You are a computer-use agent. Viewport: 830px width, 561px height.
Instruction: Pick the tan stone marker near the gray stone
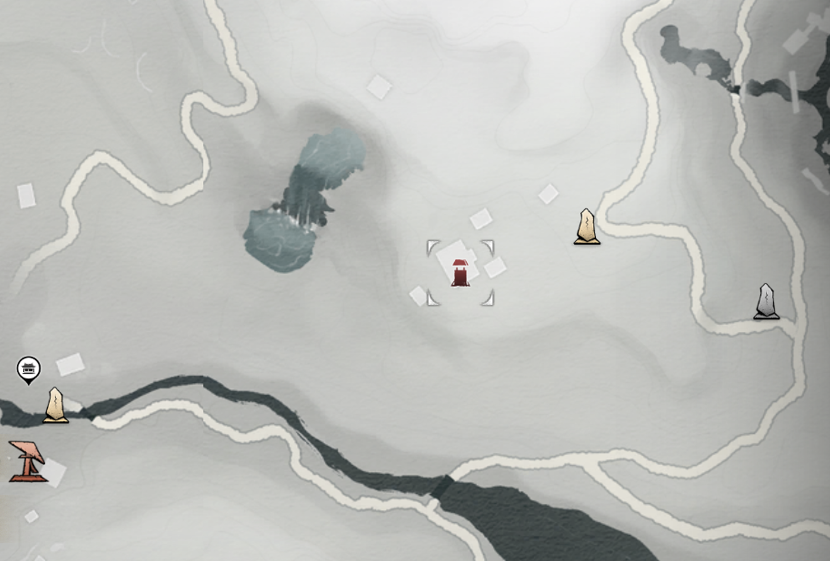click(587, 227)
